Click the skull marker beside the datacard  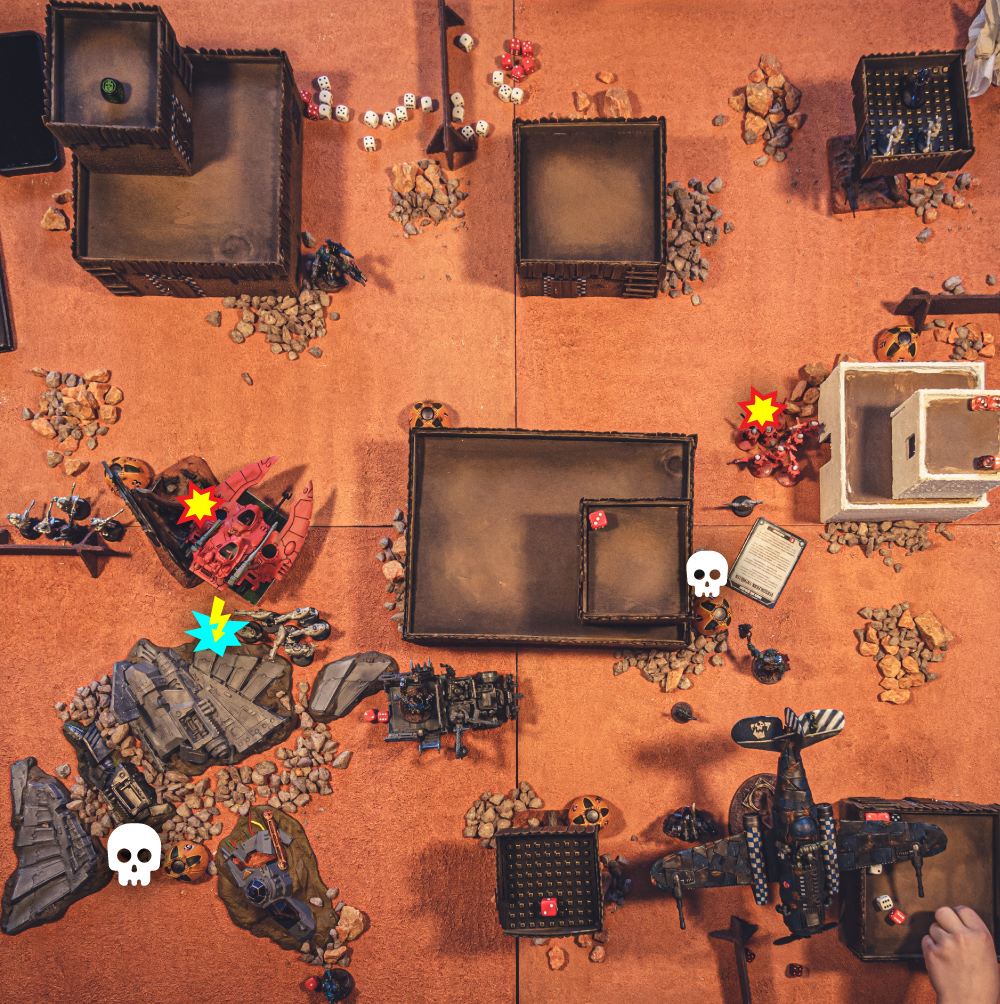[707, 573]
